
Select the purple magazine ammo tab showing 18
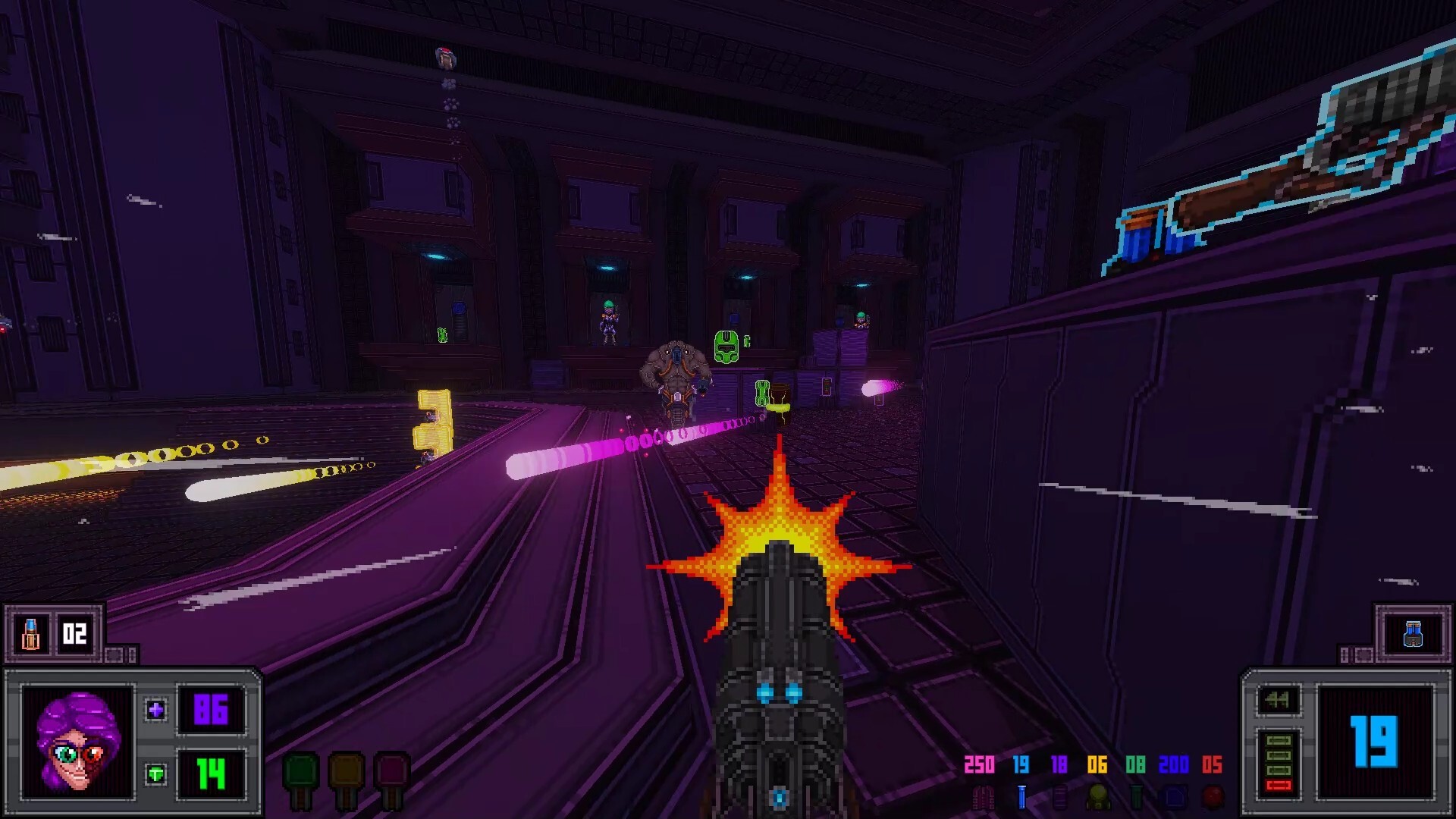pos(1059,795)
